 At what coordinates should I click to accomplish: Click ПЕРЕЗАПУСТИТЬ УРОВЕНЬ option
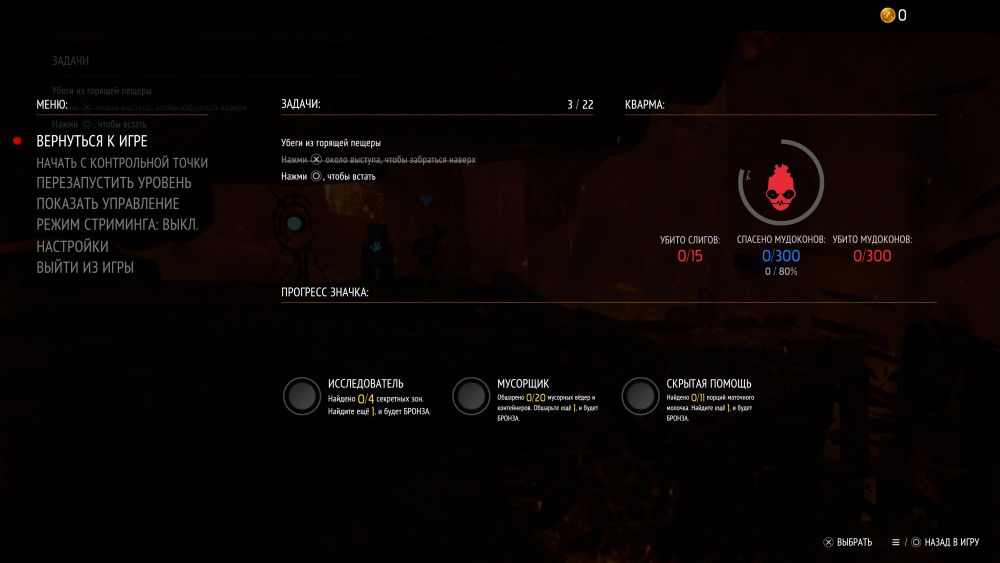pyautogui.click(x=114, y=183)
